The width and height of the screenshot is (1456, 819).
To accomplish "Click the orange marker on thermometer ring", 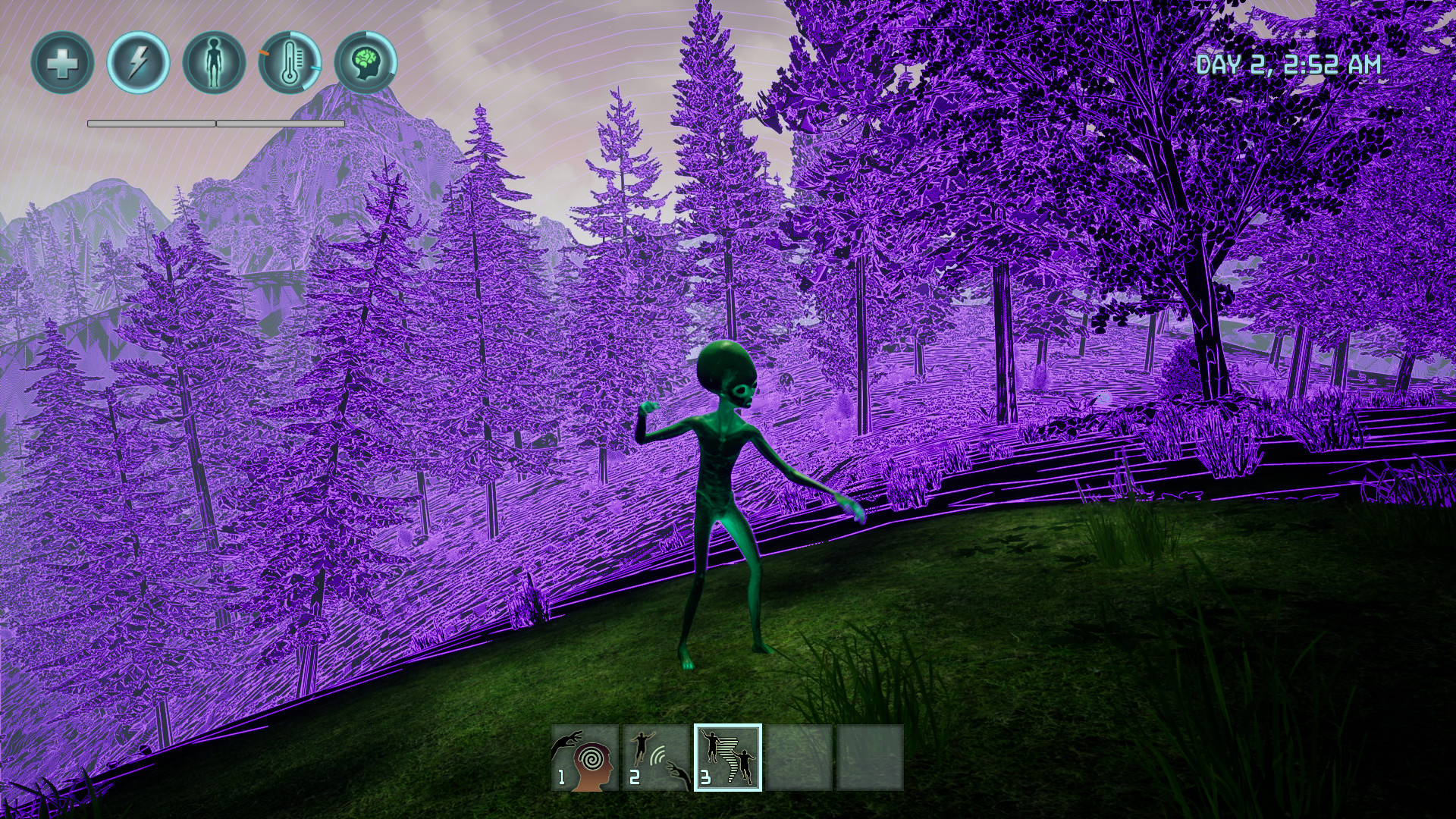I will [264, 53].
